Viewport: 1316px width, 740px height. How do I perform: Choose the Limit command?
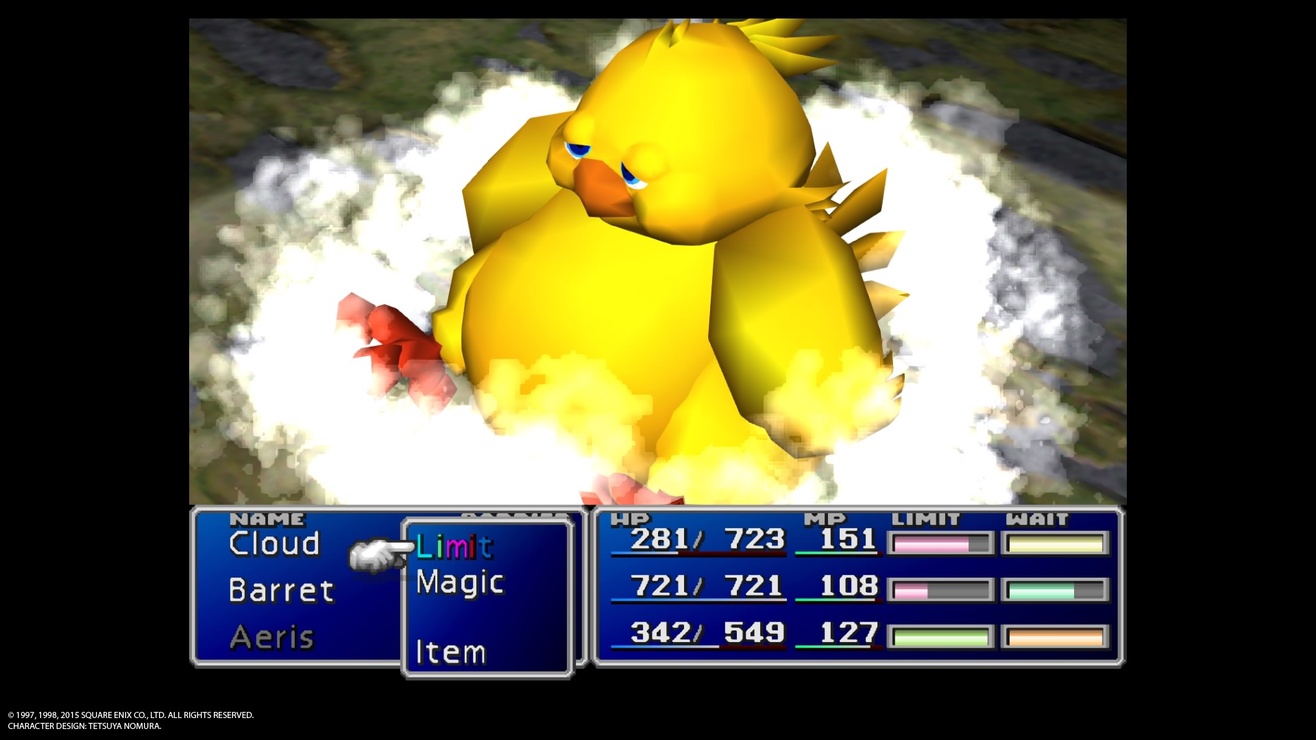pos(454,546)
